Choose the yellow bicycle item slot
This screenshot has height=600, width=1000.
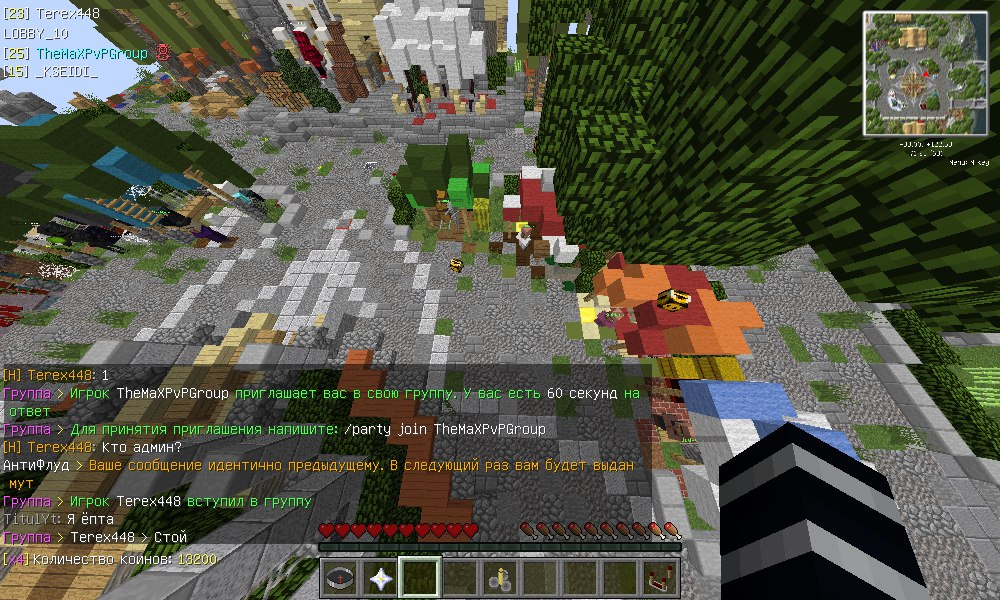500,577
